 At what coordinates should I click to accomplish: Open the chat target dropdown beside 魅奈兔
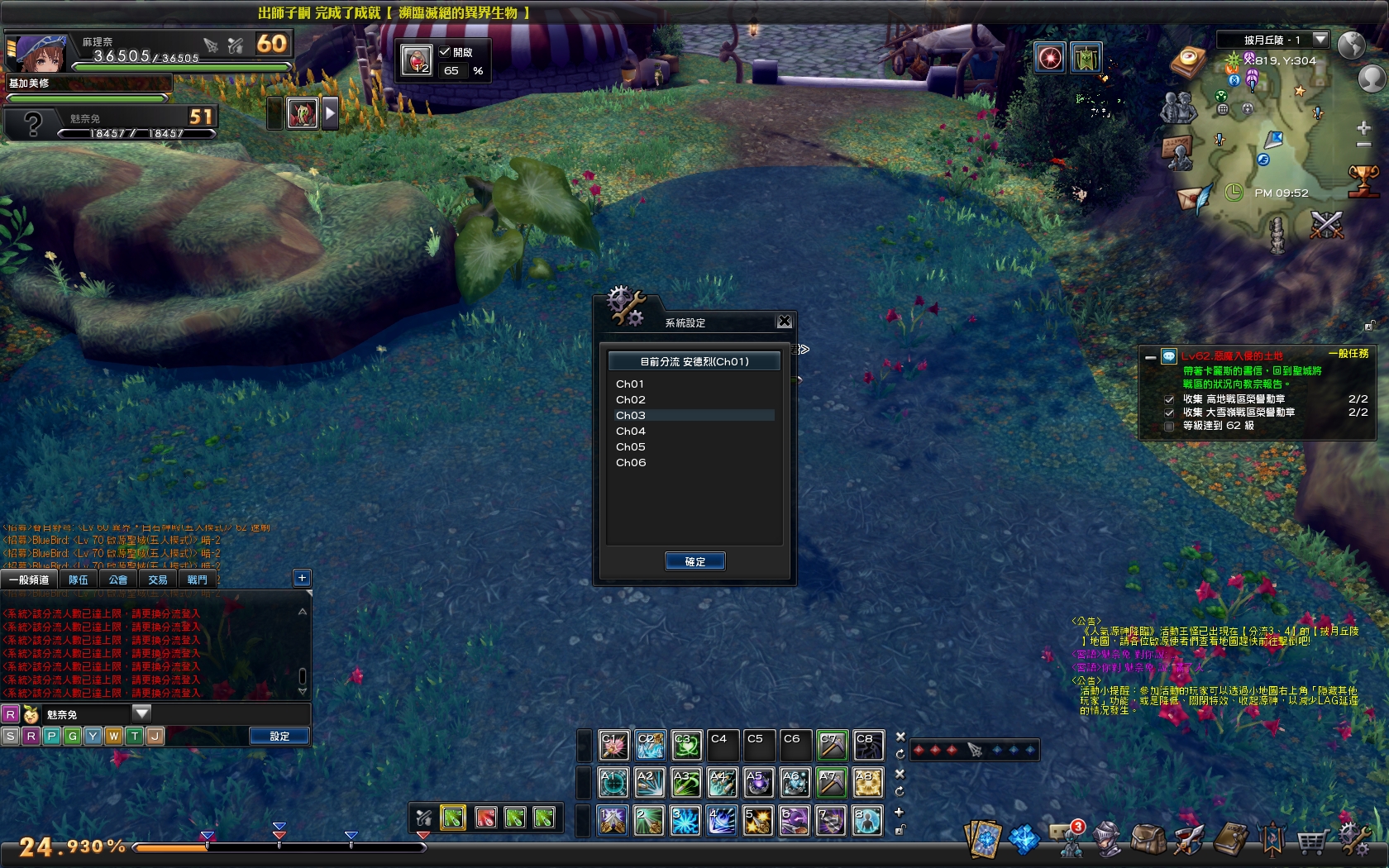(x=141, y=713)
